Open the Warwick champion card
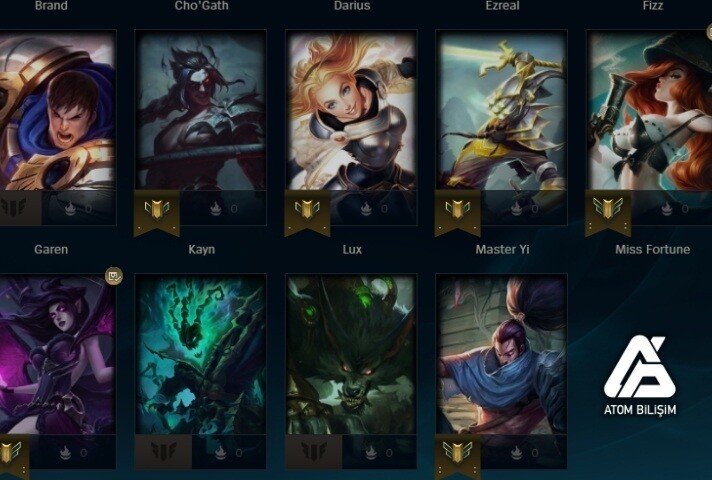The height and width of the screenshot is (480, 712). coord(351,354)
